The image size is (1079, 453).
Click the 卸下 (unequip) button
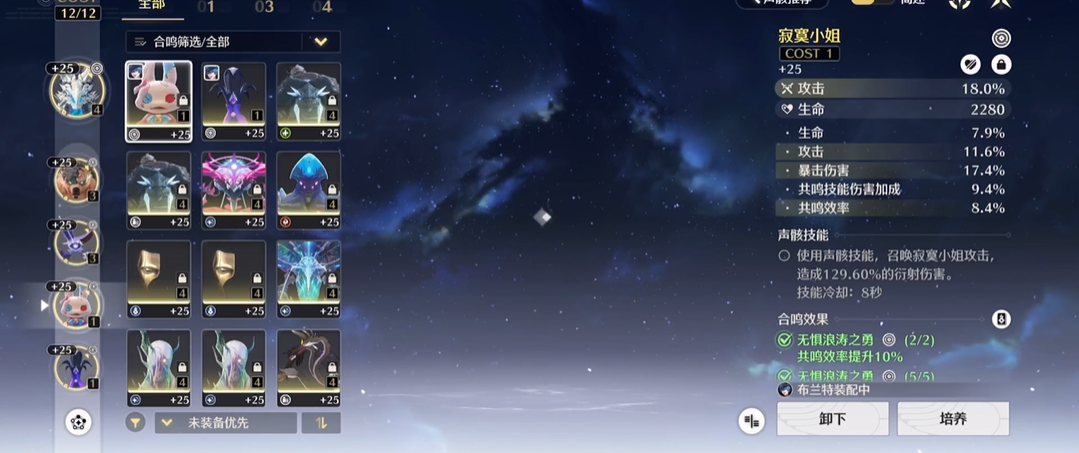click(832, 419)
